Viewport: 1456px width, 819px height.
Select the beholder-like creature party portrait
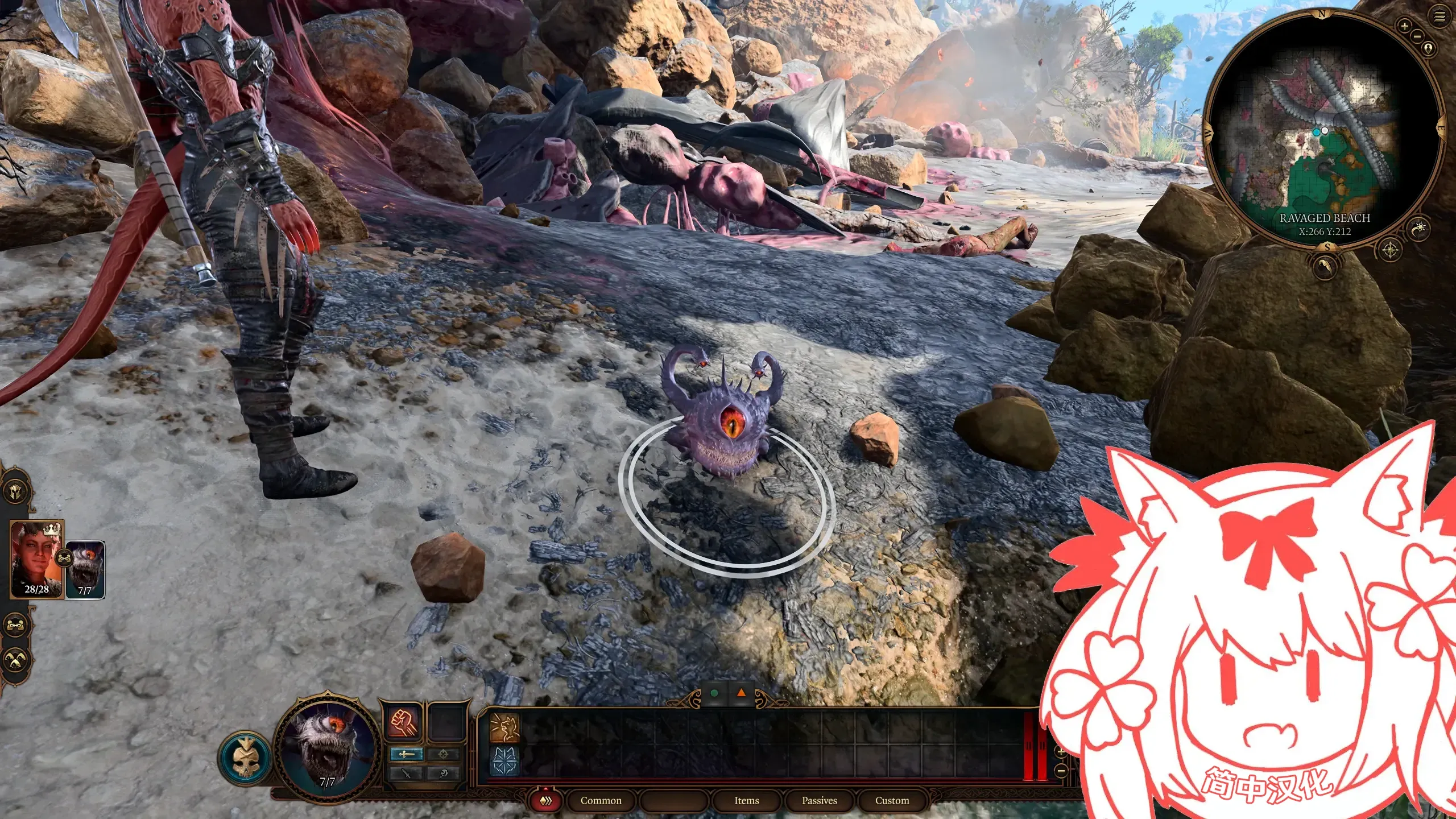tap(85, 570)
